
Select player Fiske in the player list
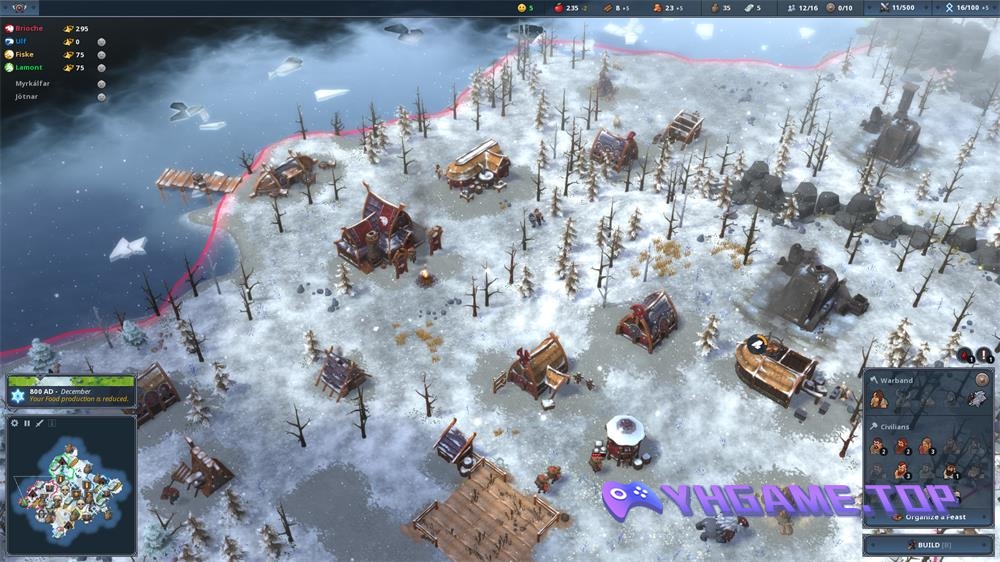[x=25, y=54]
